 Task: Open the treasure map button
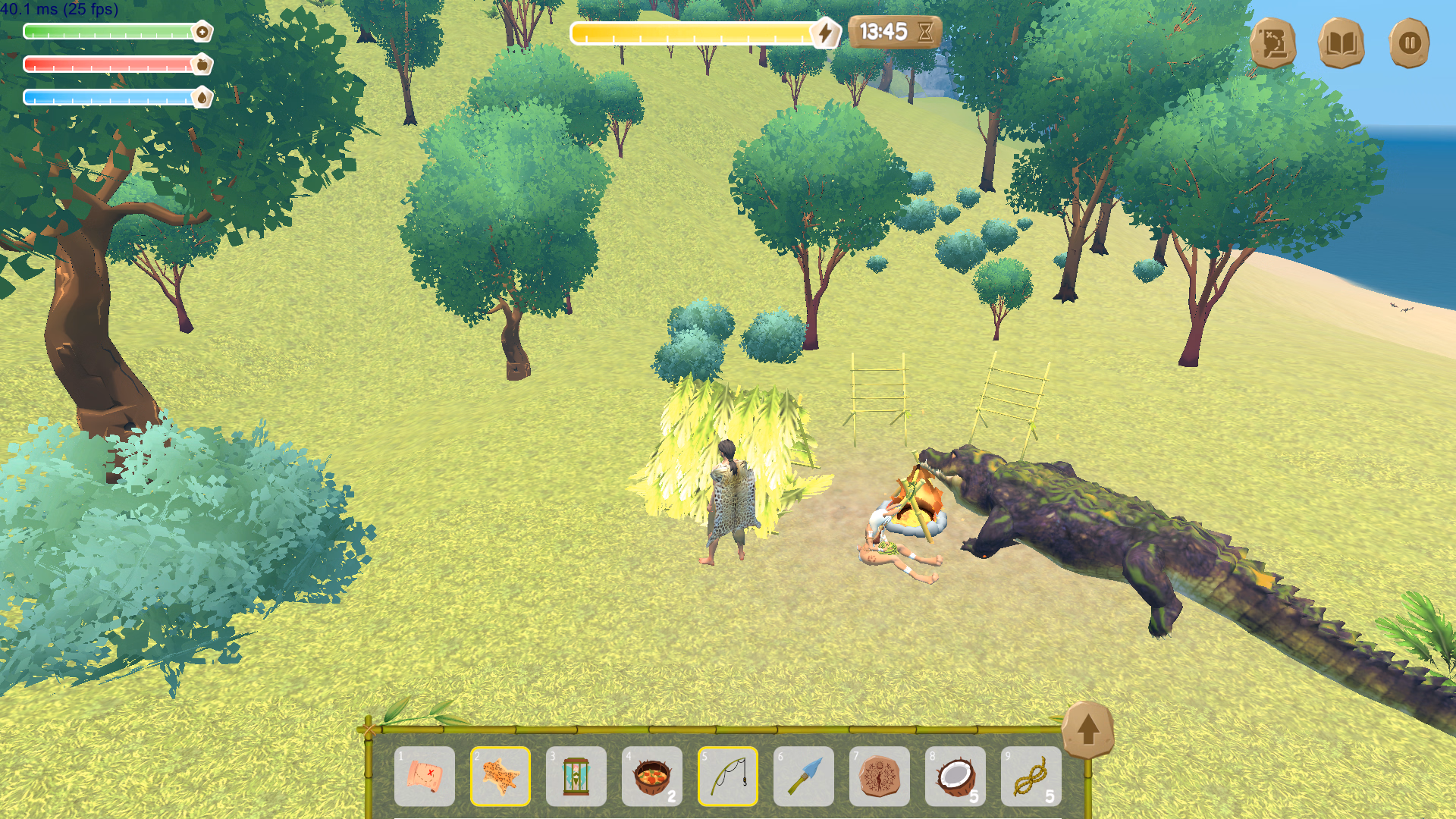(x=1272, y=43)
